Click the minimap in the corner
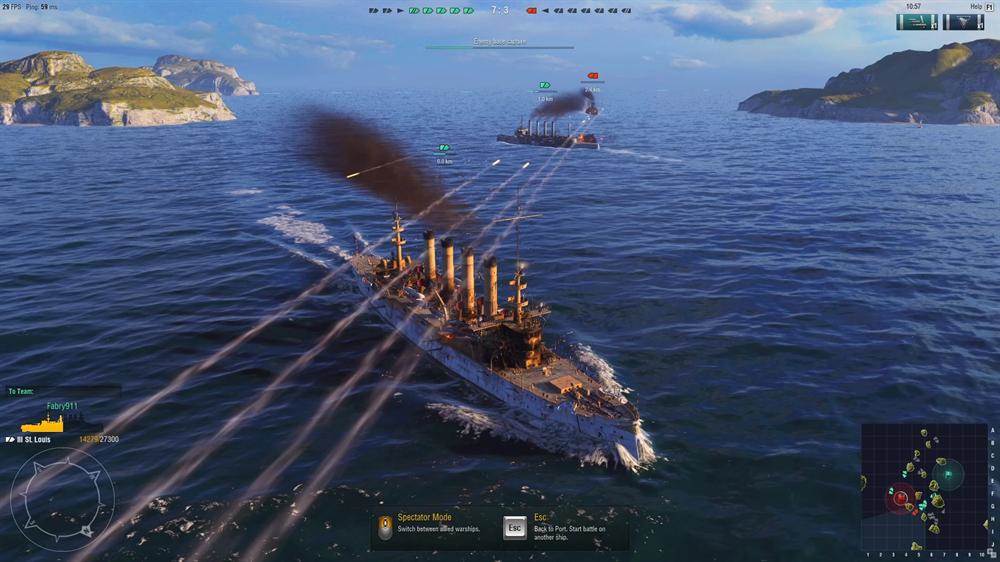Viewport: 1000px width, 562px height. [923, 486]
